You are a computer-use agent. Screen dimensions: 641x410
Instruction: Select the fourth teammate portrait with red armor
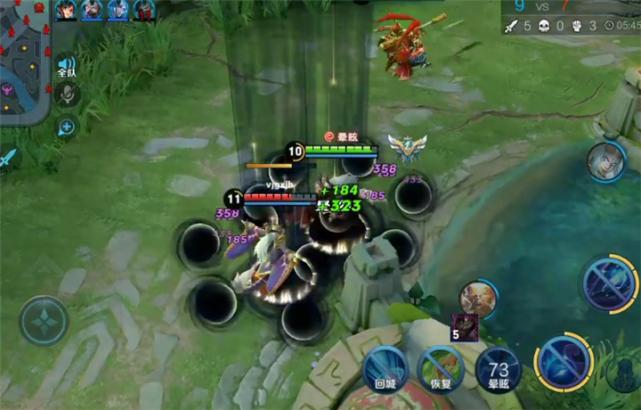[145, 10]
